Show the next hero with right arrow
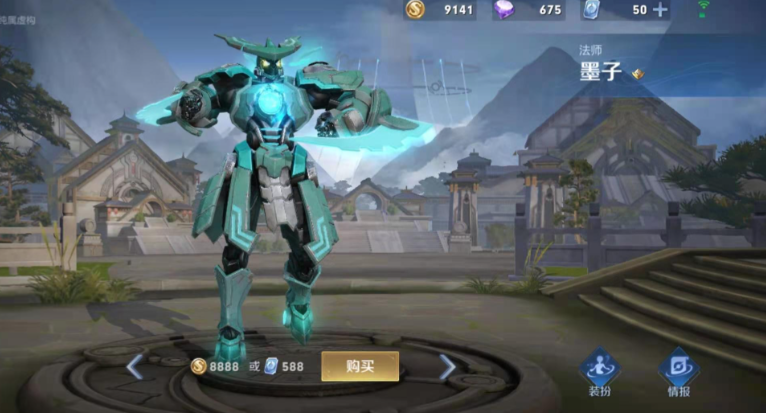The height and width of the screenshot is (413, 766). (447, 367)
